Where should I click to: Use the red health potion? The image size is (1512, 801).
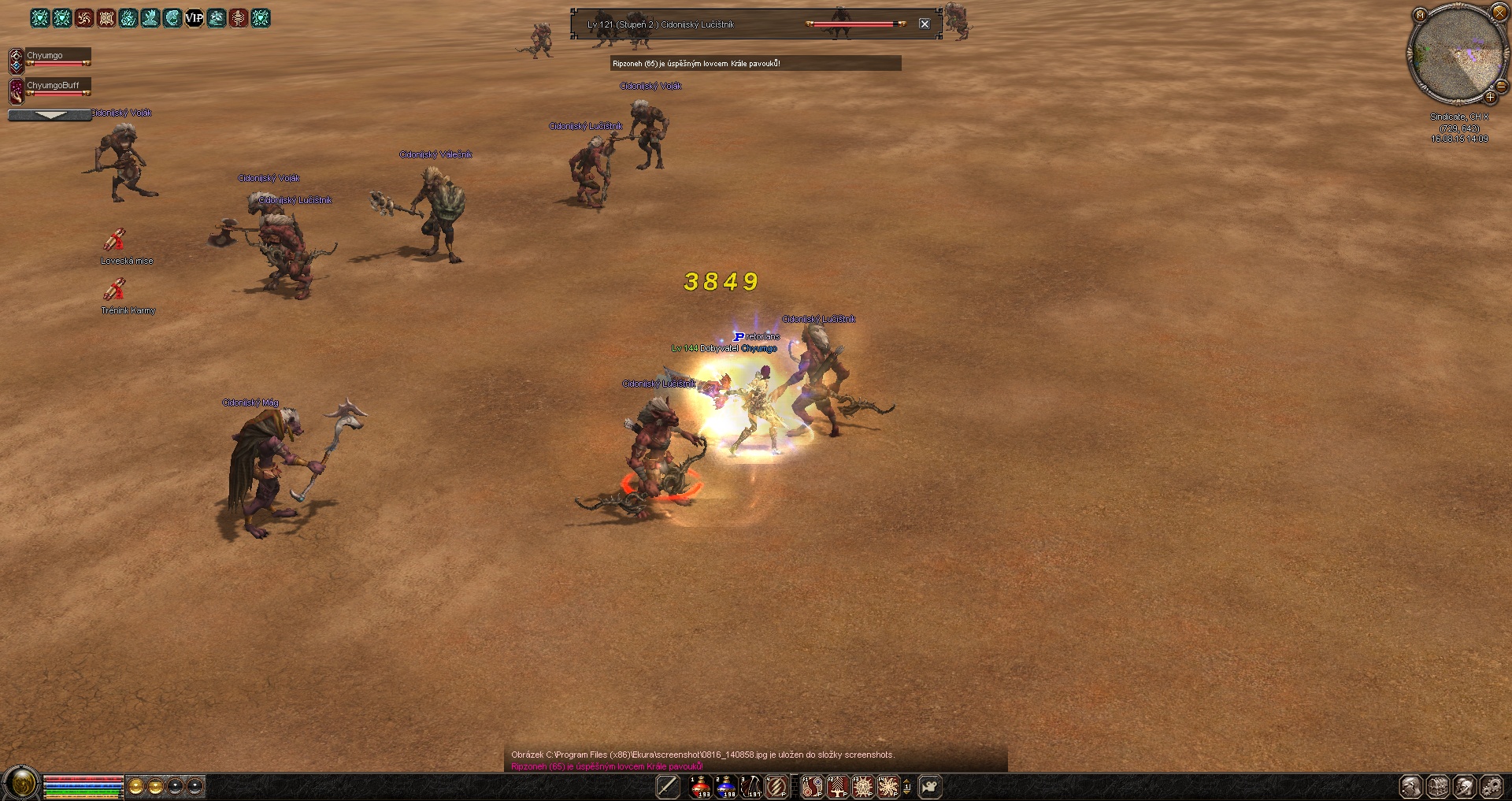click(x=700, y=786)
